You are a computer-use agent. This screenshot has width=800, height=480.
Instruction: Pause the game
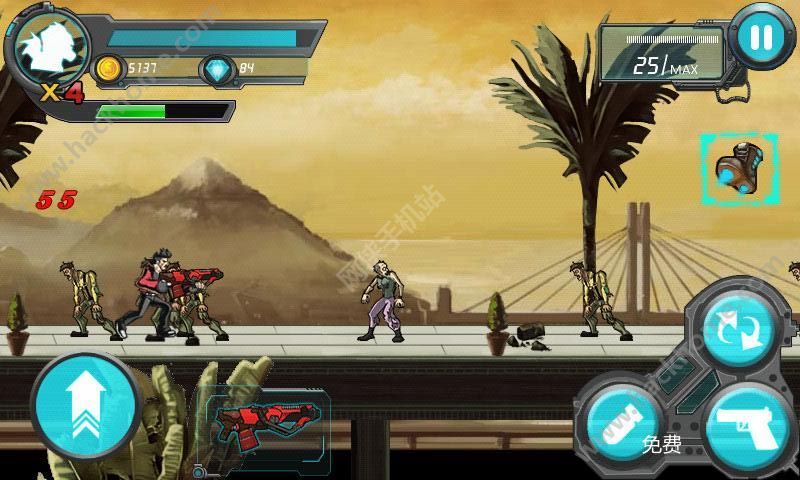(x=761, y=39)
